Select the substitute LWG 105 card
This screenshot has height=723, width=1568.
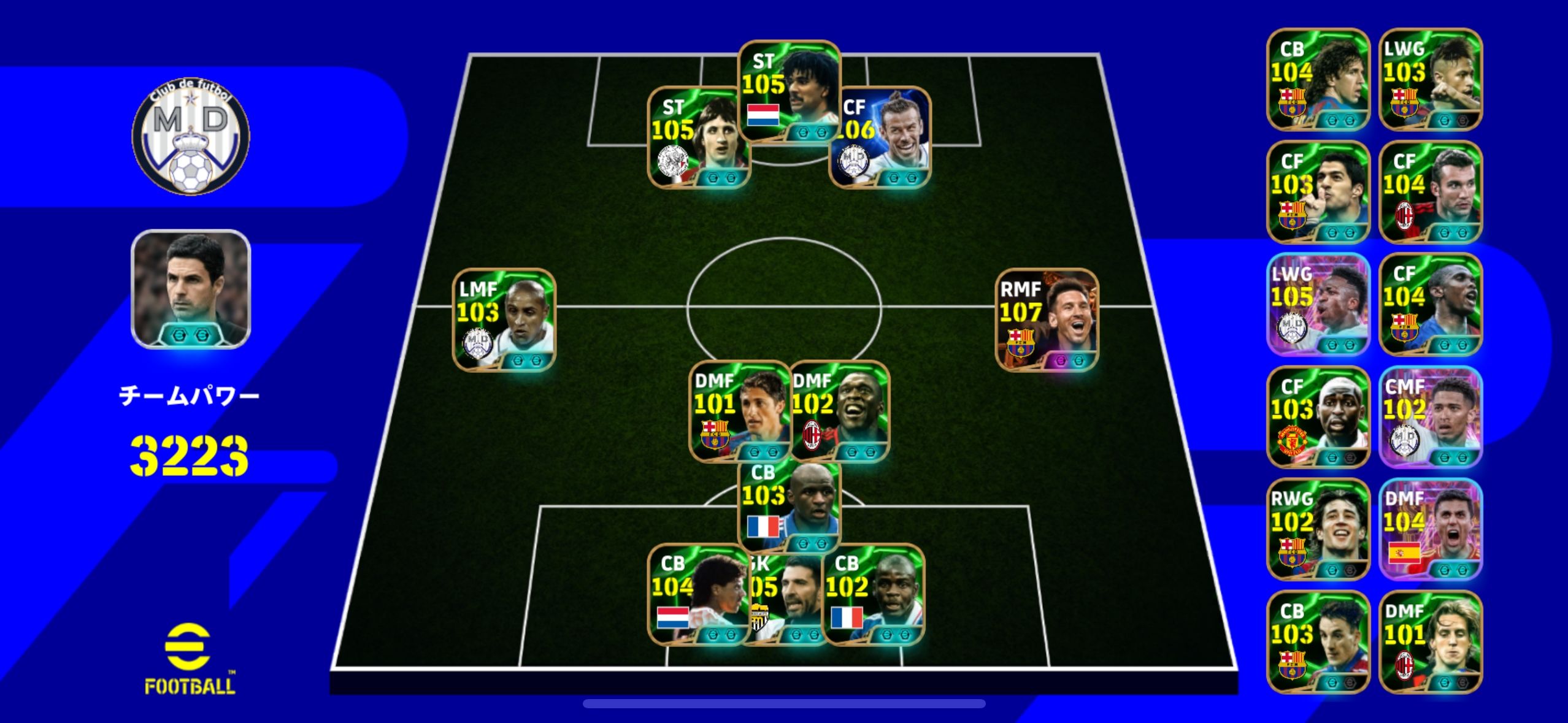(1318, 304)
